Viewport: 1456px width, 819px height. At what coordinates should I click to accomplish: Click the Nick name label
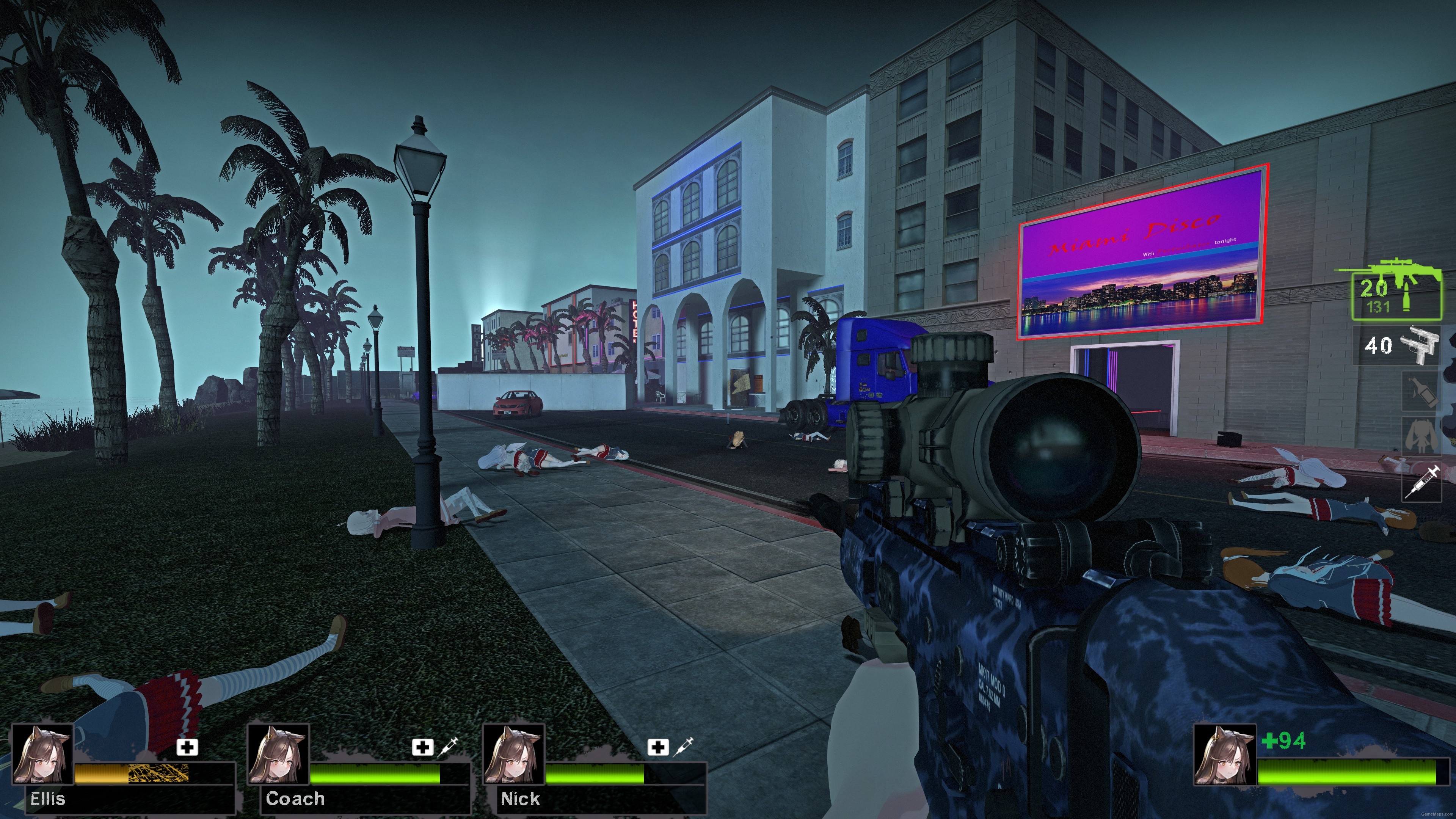pos(520,799)
